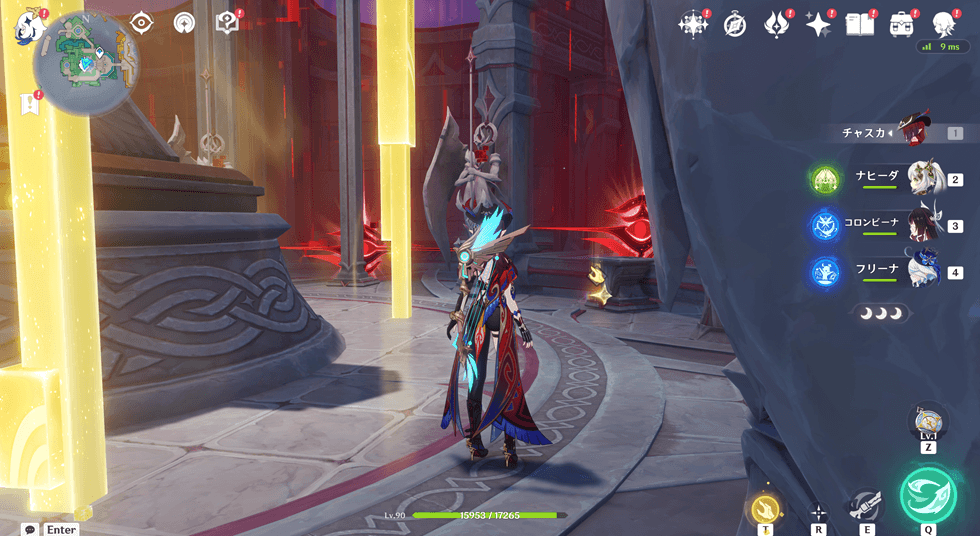
Task: Click the circular star icon beside the eye
Action: 184,22
